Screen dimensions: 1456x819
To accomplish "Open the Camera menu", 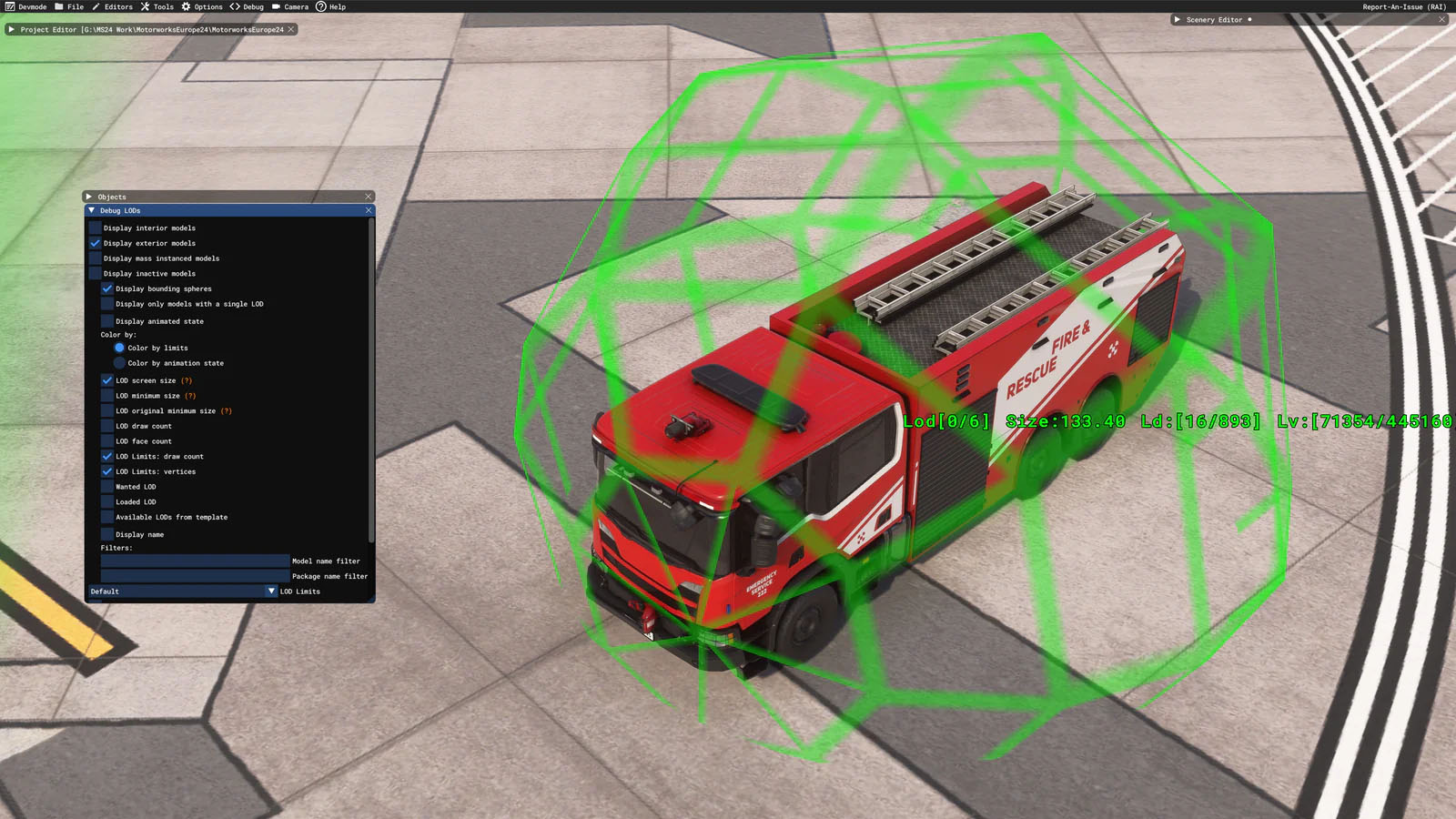I will click(289, 6).
